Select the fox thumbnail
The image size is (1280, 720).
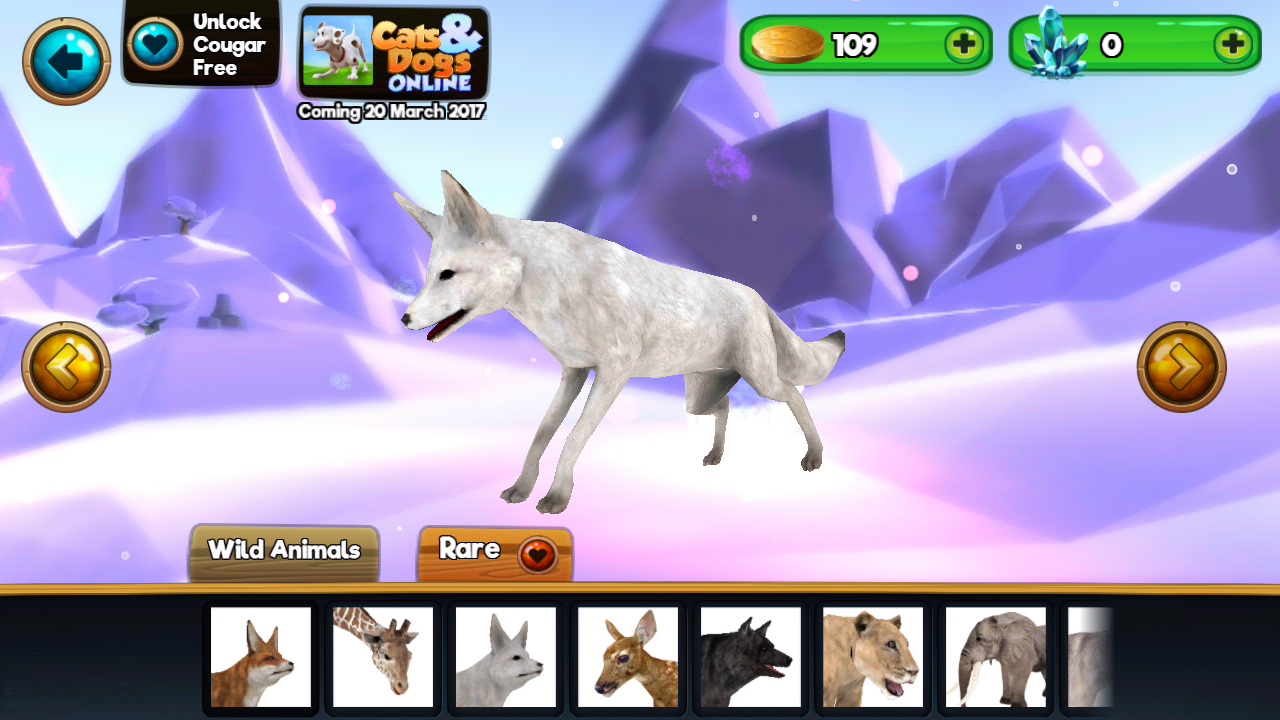(260, 657)
